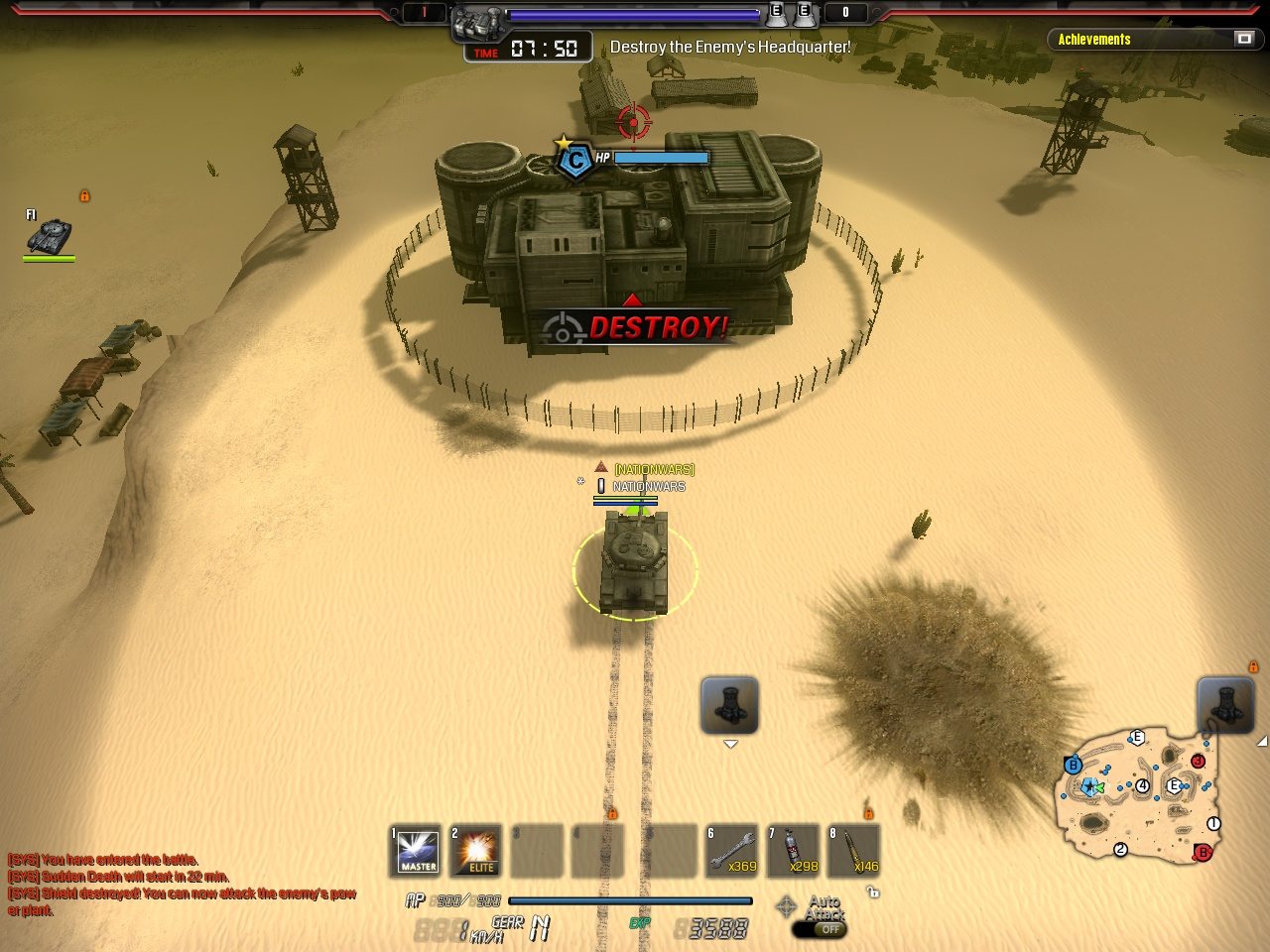Select the tower icon above the hotbar
1270x952 pixels.
[730, 704]
